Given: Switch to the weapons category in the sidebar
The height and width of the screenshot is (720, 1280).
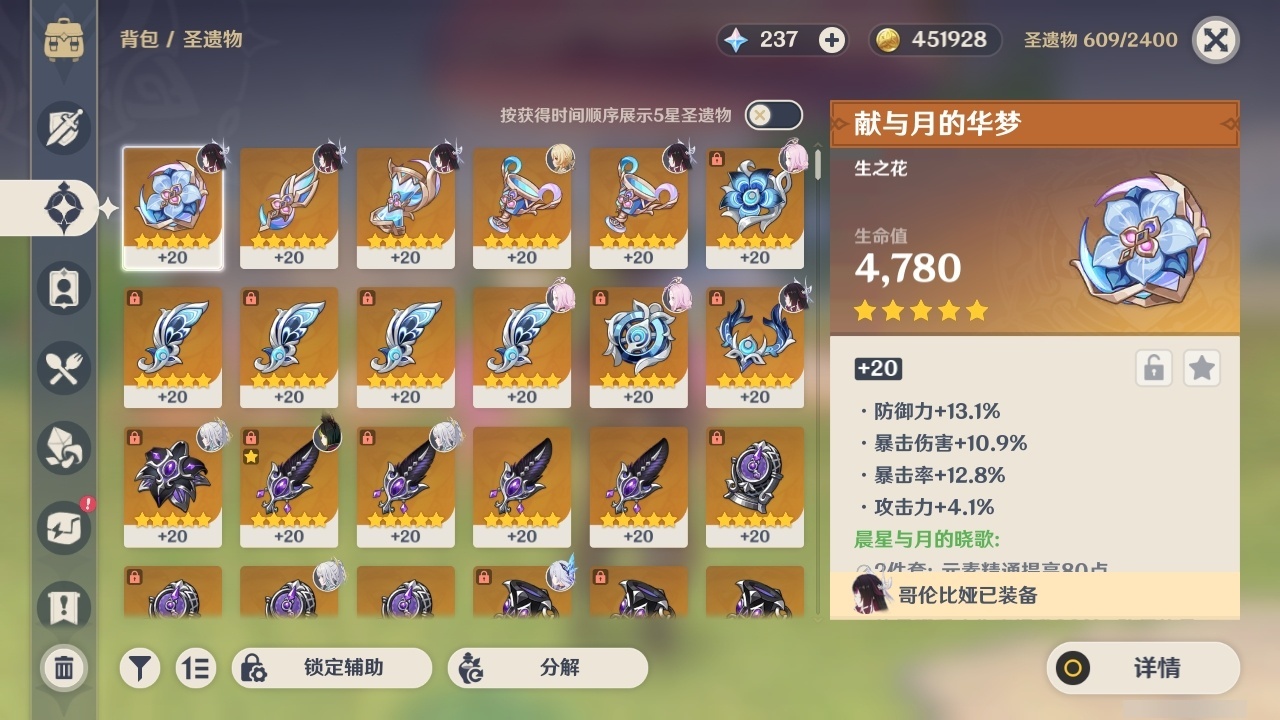Looking at the screenshot, I should 63,128.
